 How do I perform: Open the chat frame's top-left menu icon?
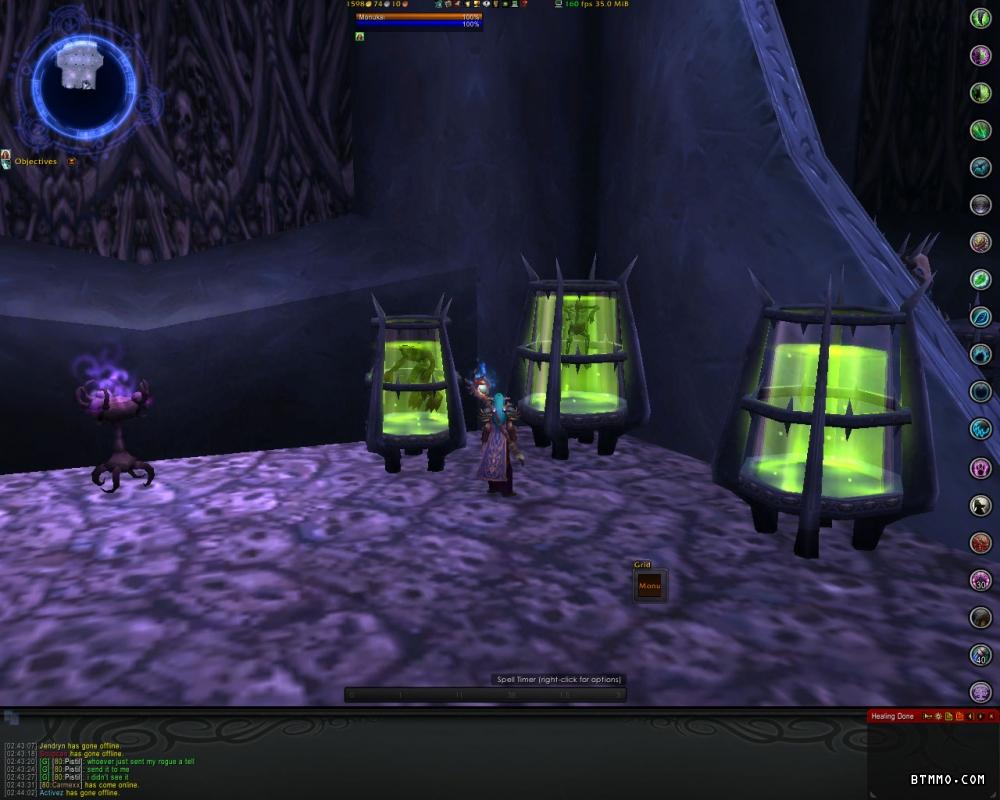click(x=11, y=717)
